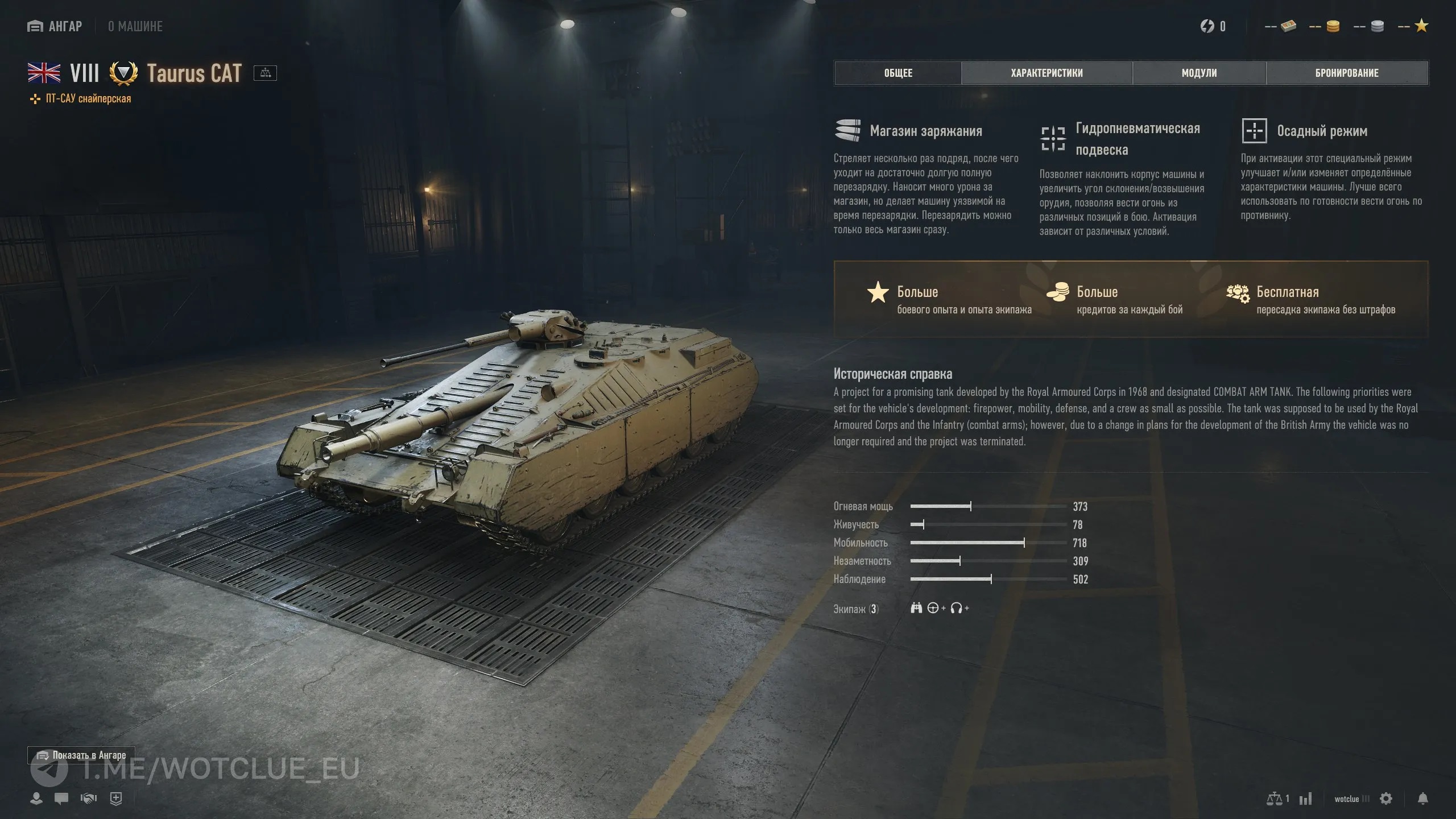The width and height of the screenshot is (1456, 819).
Task: Click the Показать в Ангаре button
Action: point(81,755)
